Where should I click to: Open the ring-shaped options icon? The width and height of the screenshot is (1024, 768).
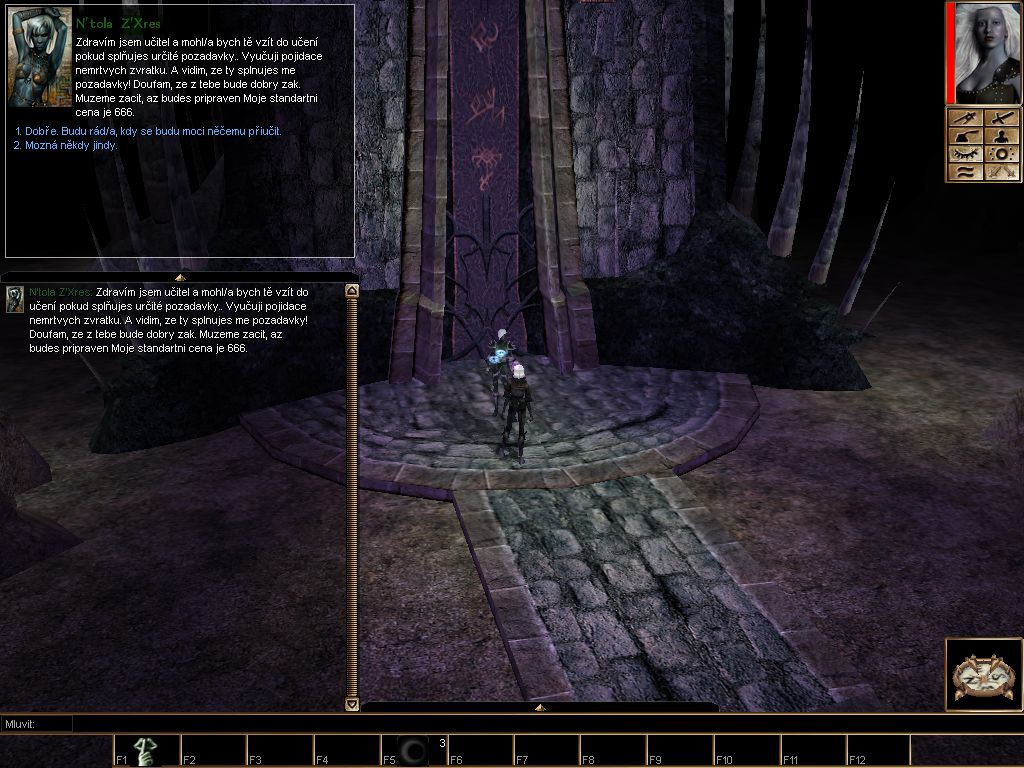(x=1000, y=154)
